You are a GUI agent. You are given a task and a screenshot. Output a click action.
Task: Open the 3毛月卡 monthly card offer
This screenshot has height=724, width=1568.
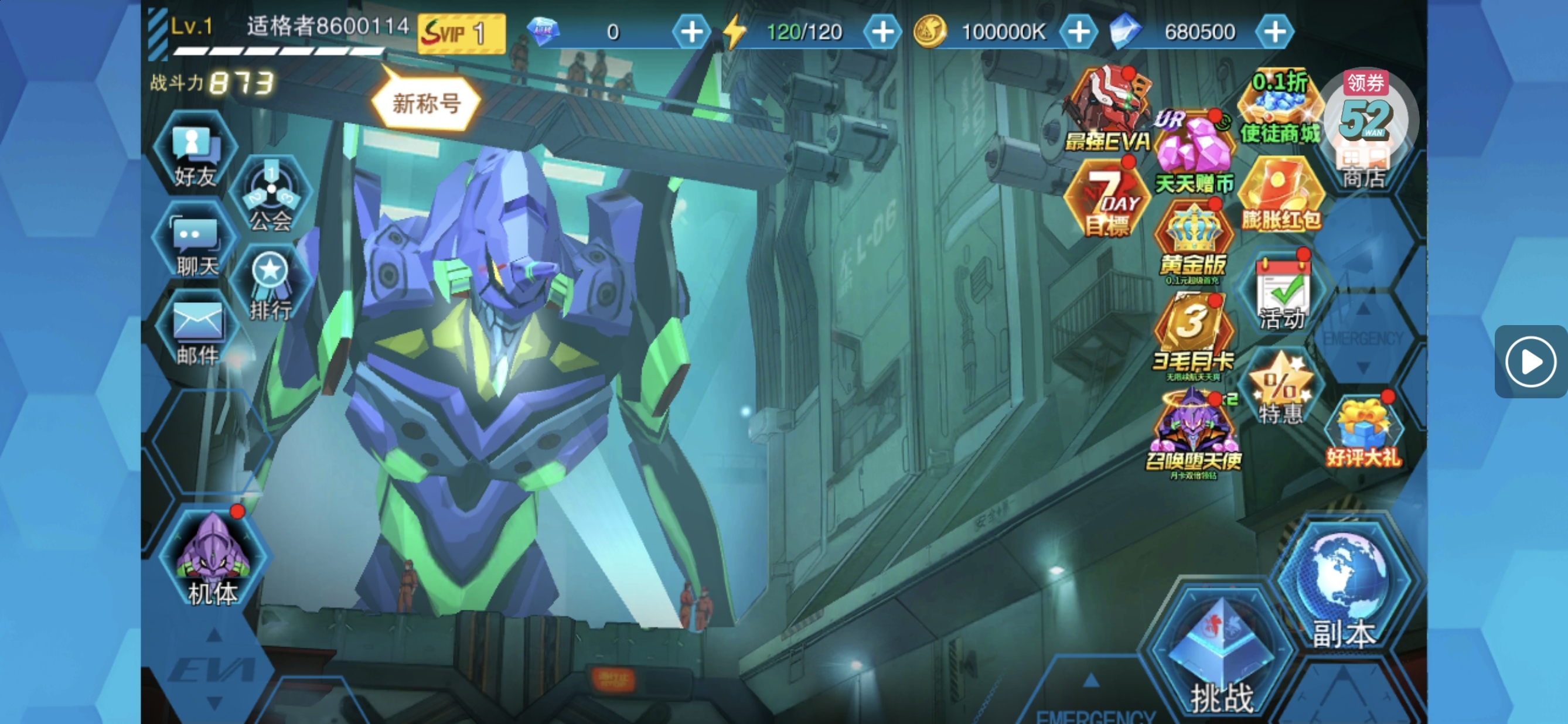click(1193, 334)
